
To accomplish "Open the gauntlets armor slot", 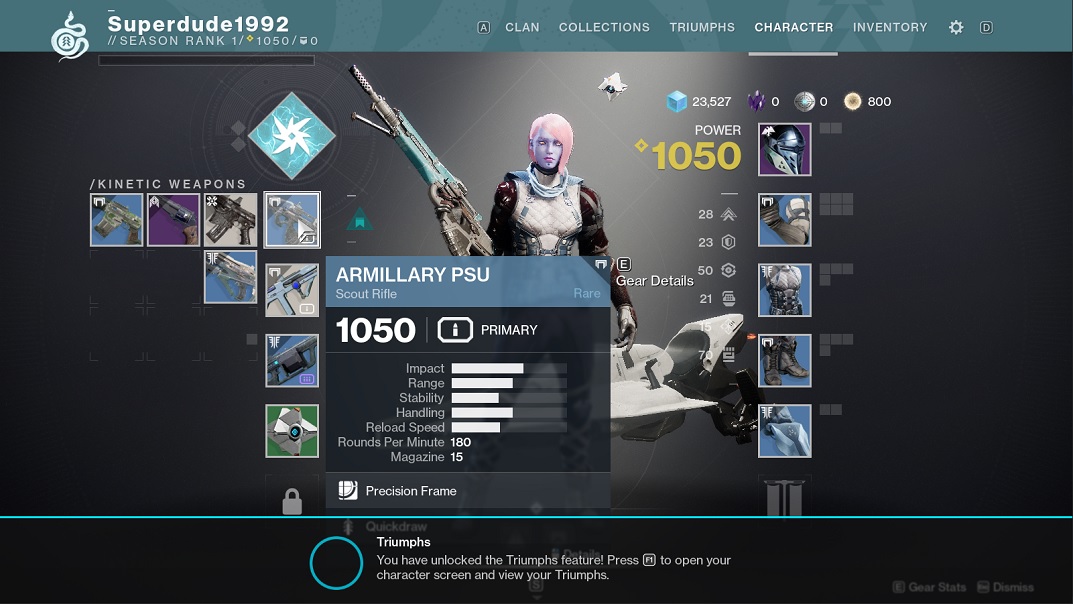I will (x=784, y=220).
